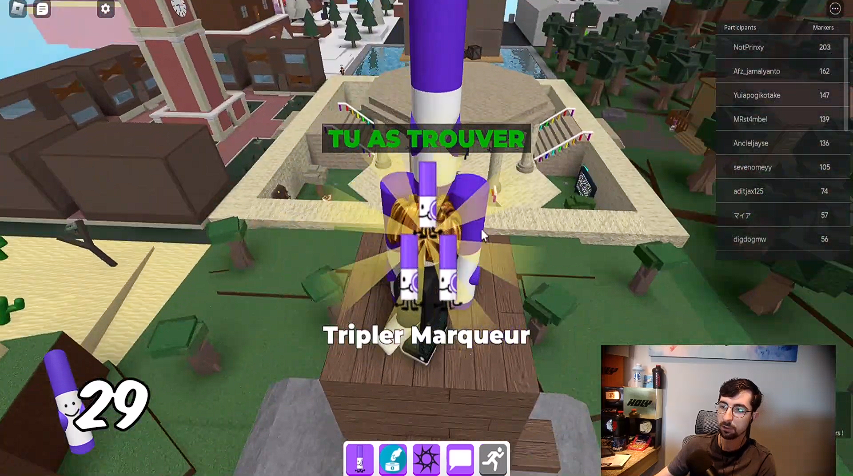853x476 pixels.
Task: Toggle the running man sprint button
Action: coord(494,460)
